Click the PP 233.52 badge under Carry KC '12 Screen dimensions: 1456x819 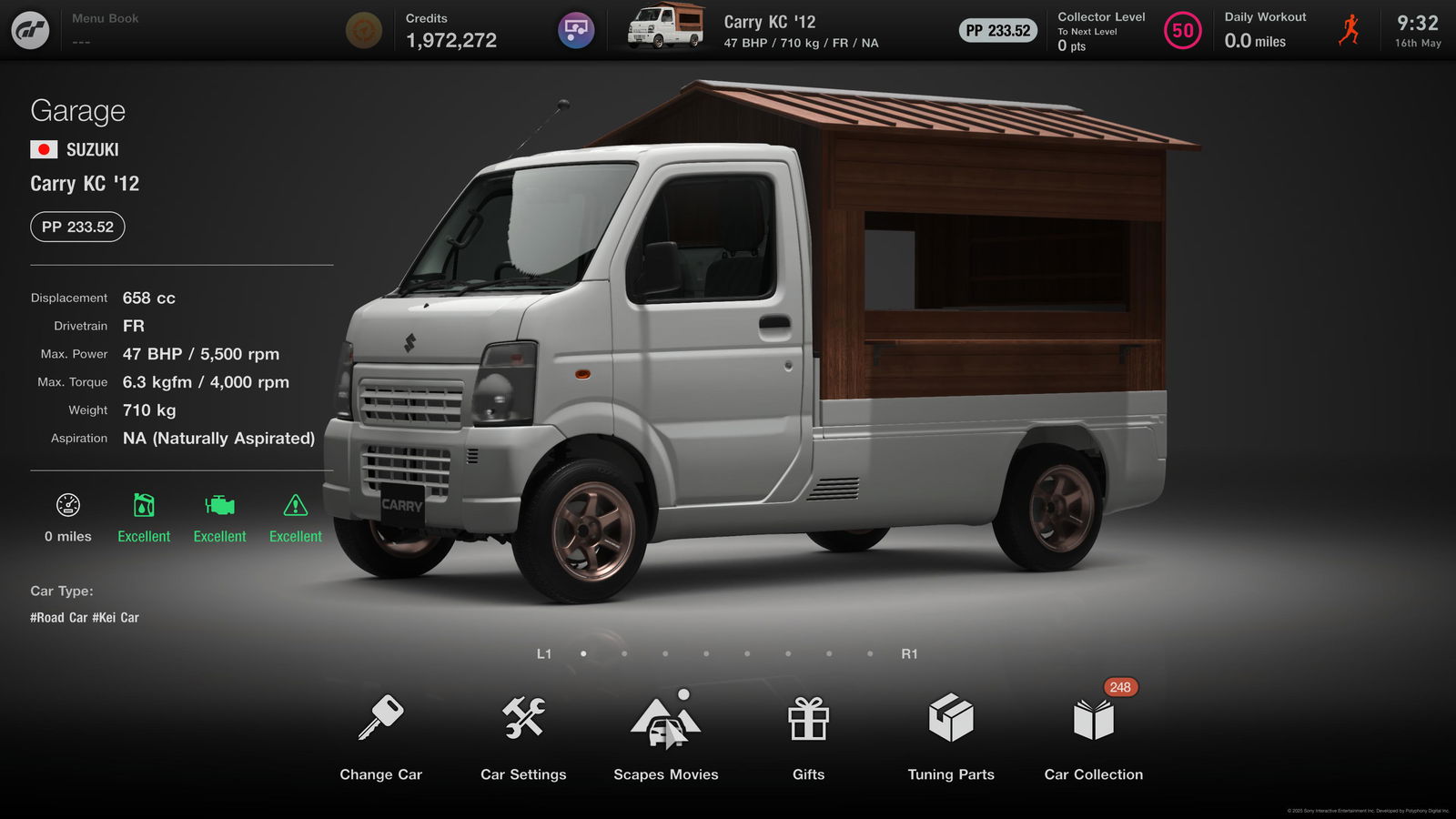[77, 227]
